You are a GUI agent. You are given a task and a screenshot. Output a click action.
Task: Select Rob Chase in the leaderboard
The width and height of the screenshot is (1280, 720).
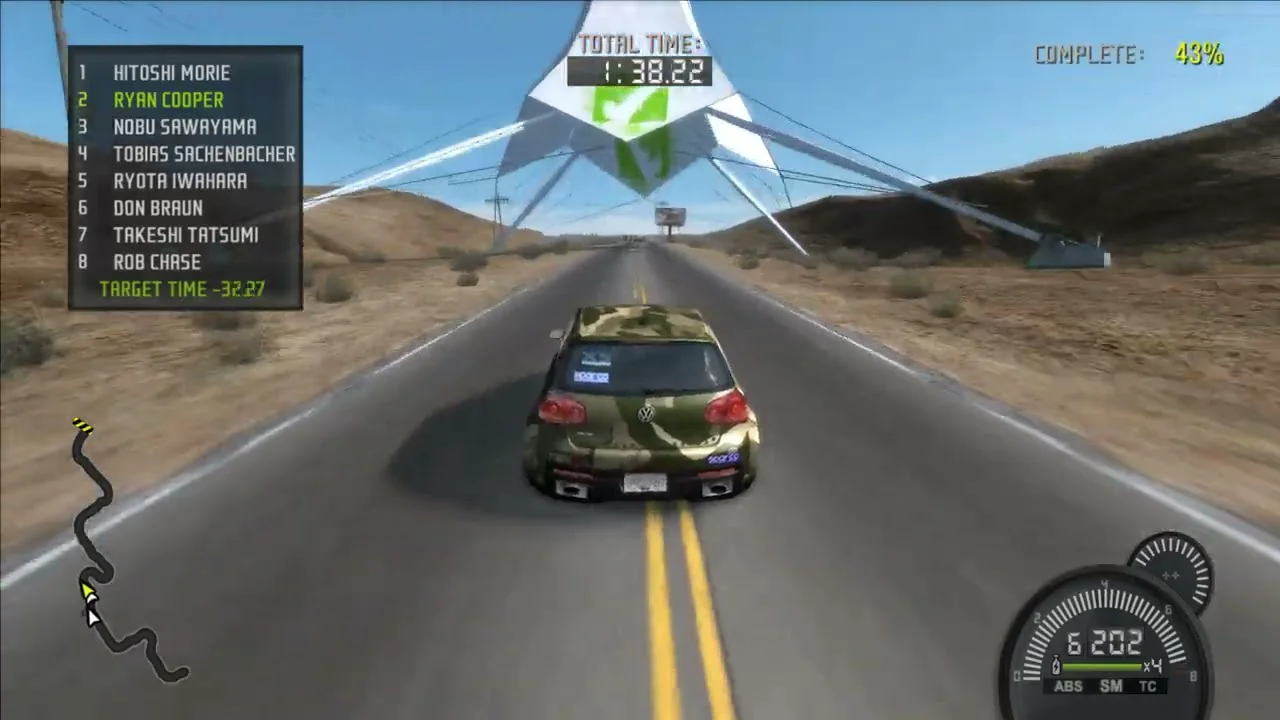(156, 262)
